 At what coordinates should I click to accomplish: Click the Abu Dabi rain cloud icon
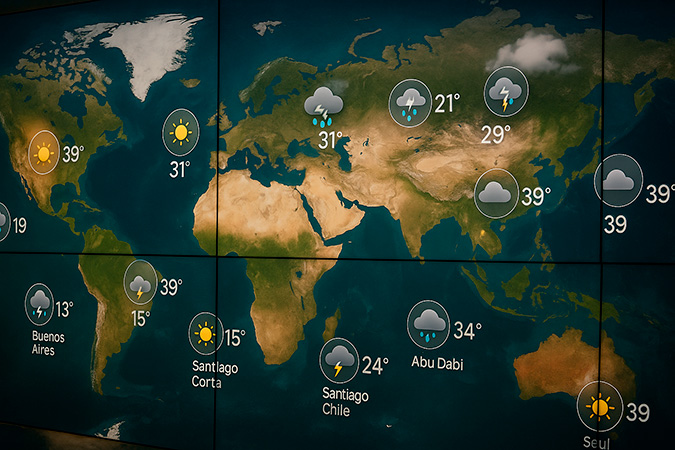[x=428, y=324]
